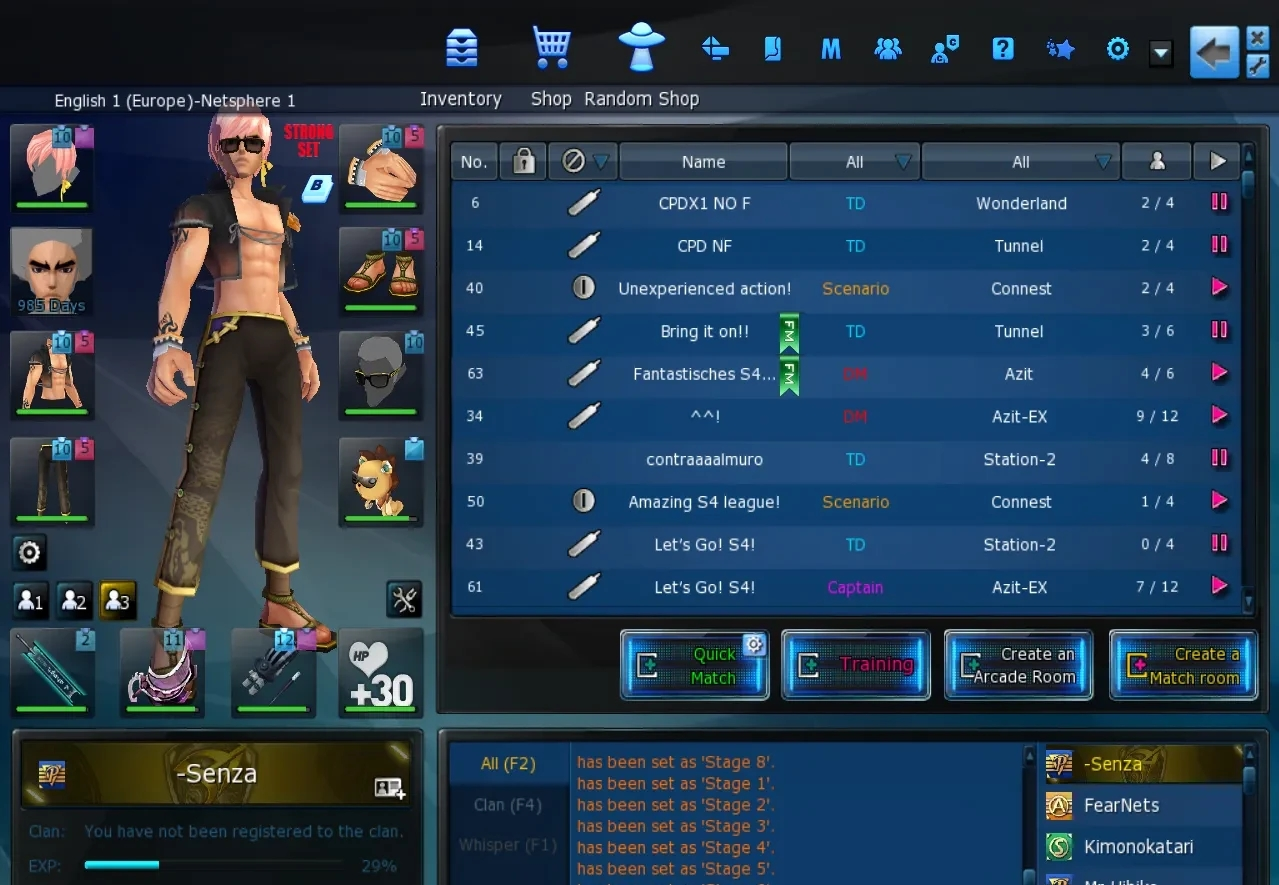Switch to the All (F2) chat tab
The width and height of the screenshot is (1279, 885).
coord(508,764)
